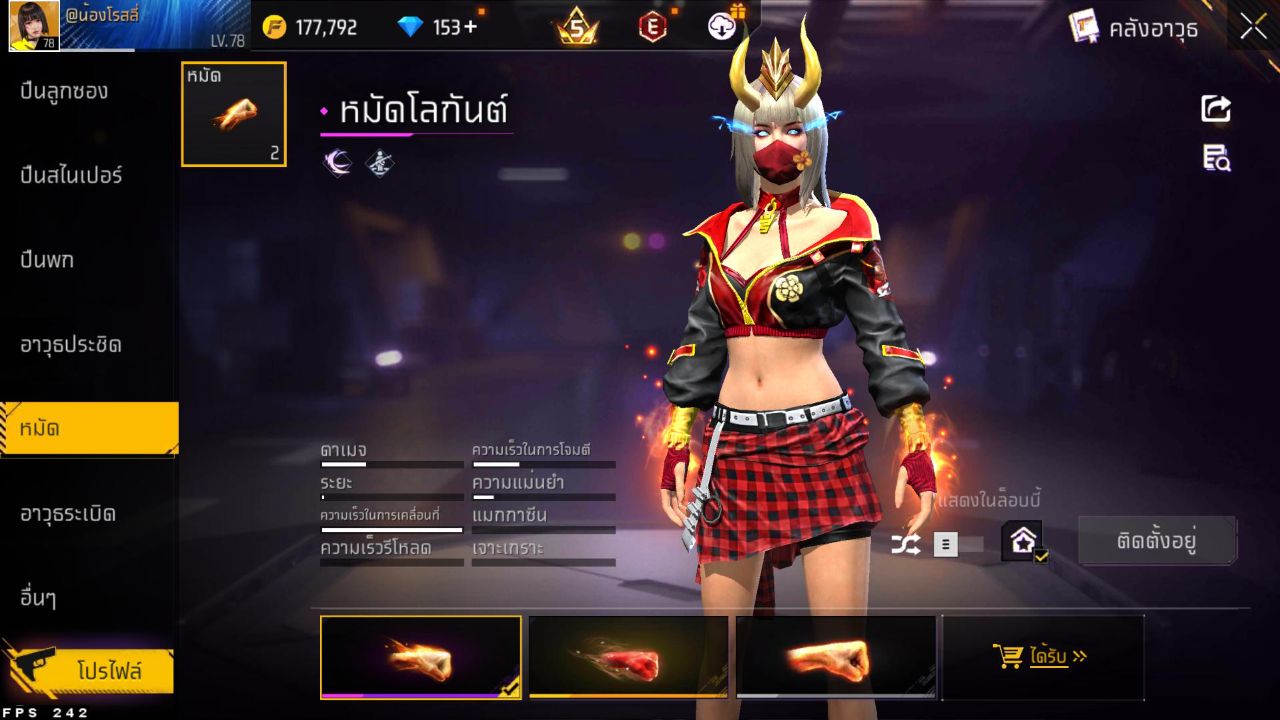Open the first skill icon under หมัดโลกันต์
This screenshot has height=720, width=1280.
[x=336, y=162]
